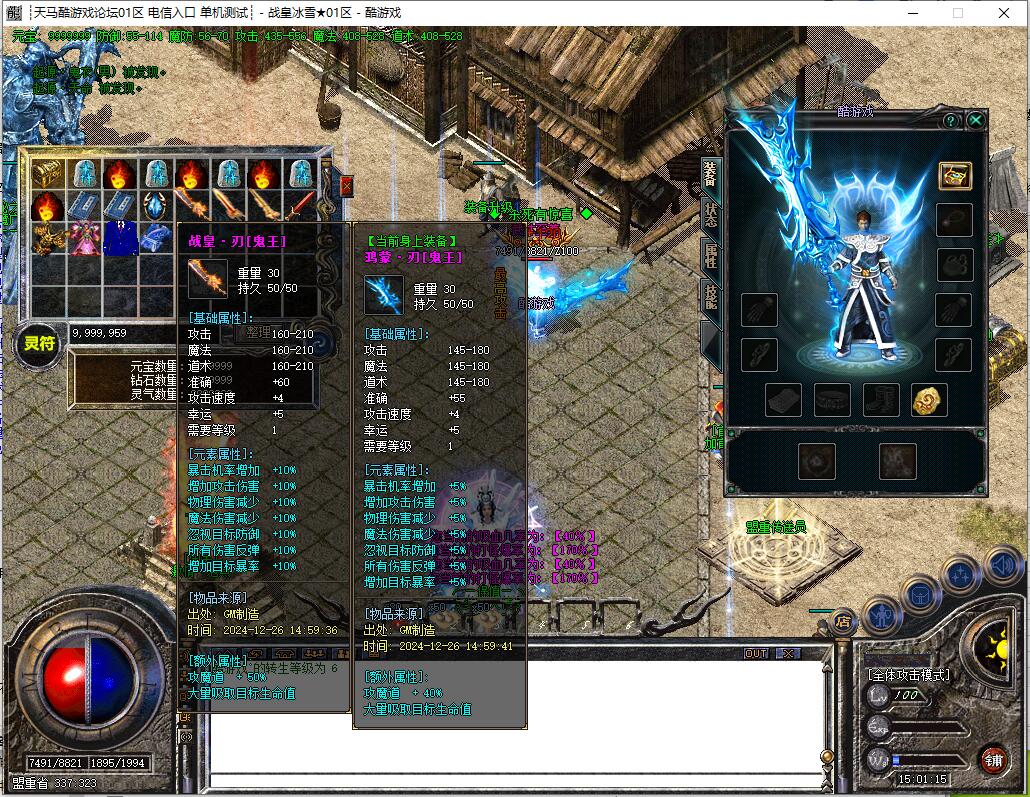Close the game window
The height and width of the screenshot is (797, 1030).
(x=1004, y=13)
